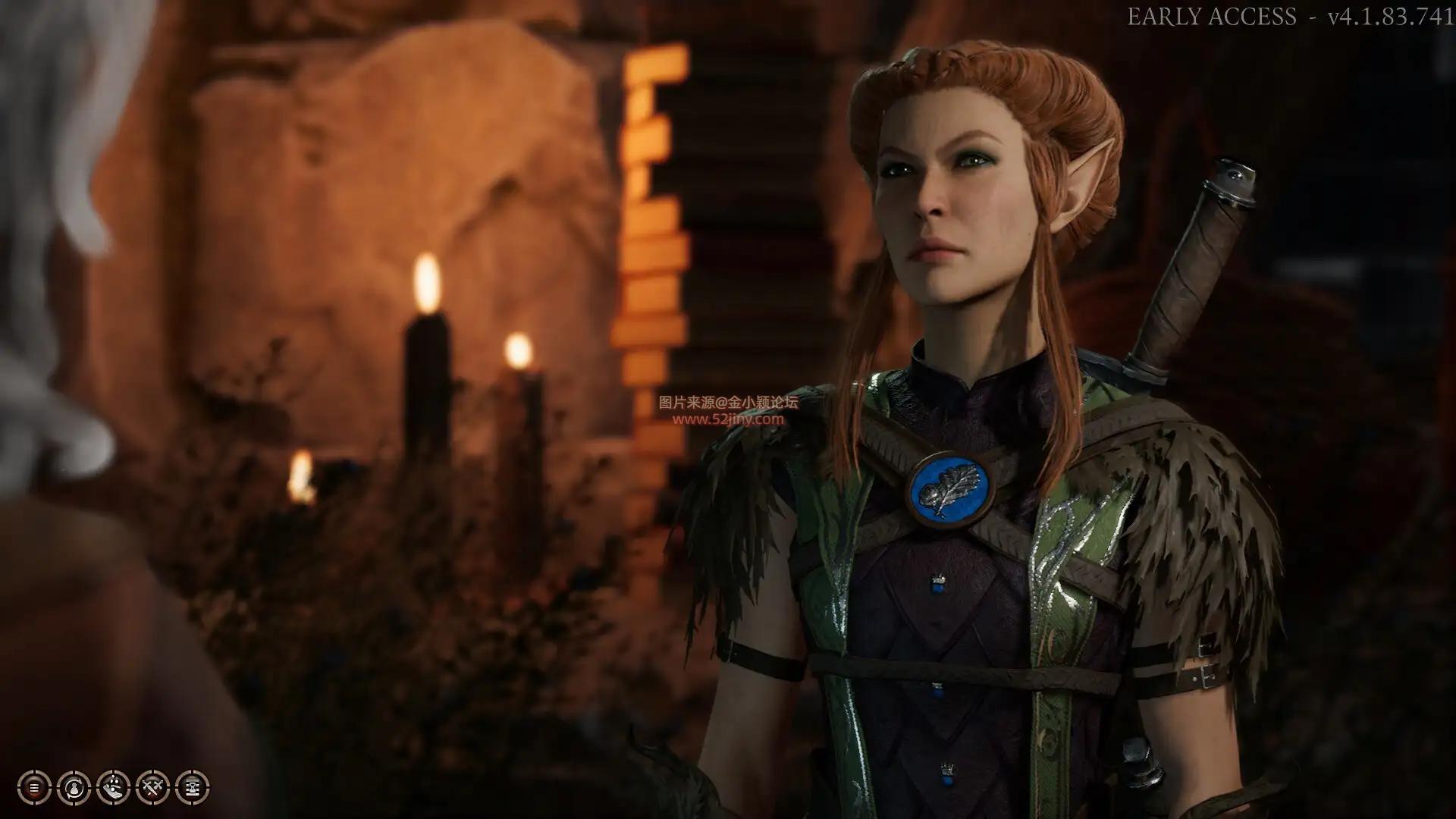This screenshot has width=1456, height=819.
Task: Click the rightmost icon in the dialogue toolbar
Action: (x=192, y=787)
